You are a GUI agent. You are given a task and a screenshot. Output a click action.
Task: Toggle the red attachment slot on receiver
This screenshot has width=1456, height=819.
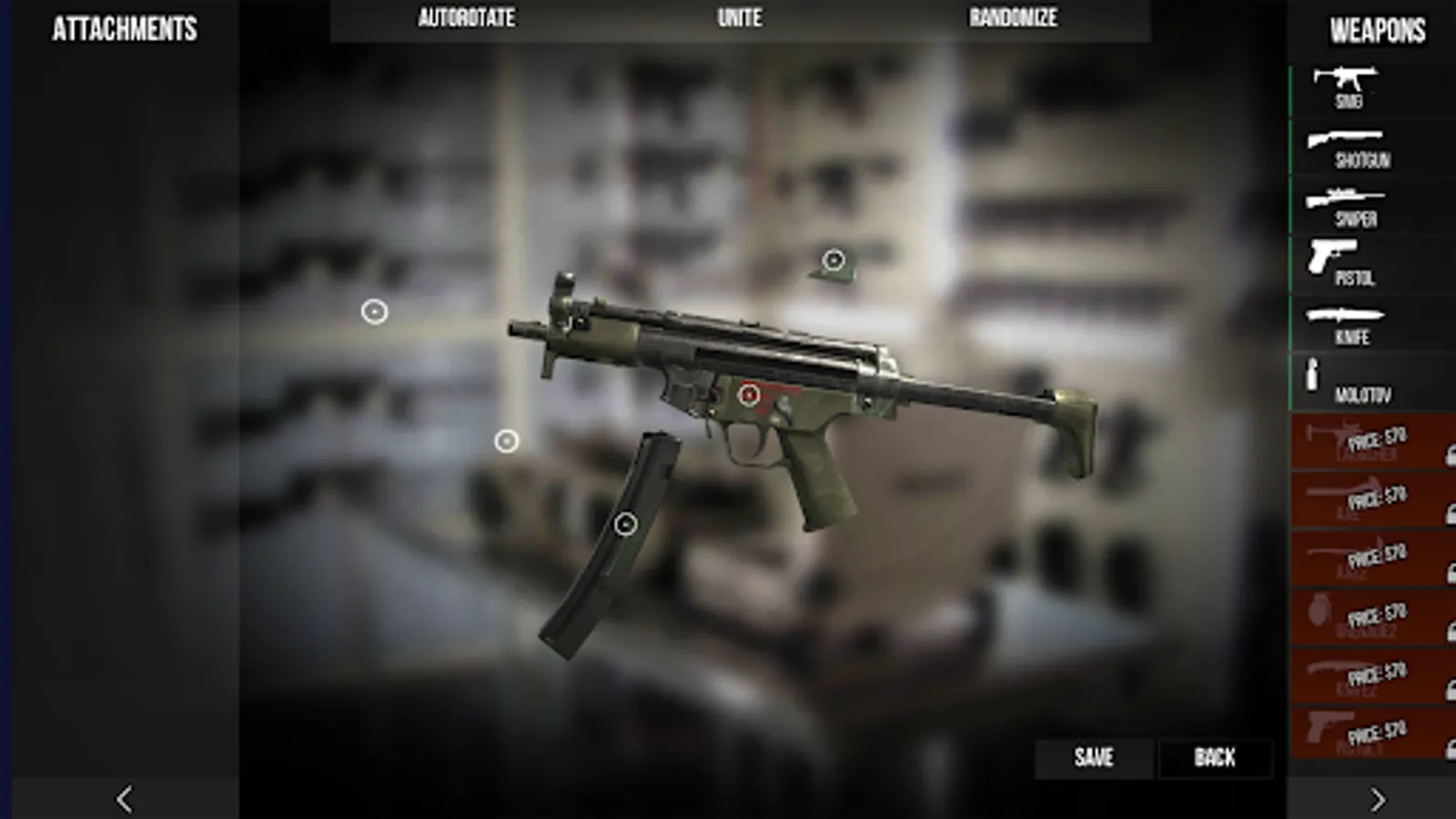click(748, 394)
